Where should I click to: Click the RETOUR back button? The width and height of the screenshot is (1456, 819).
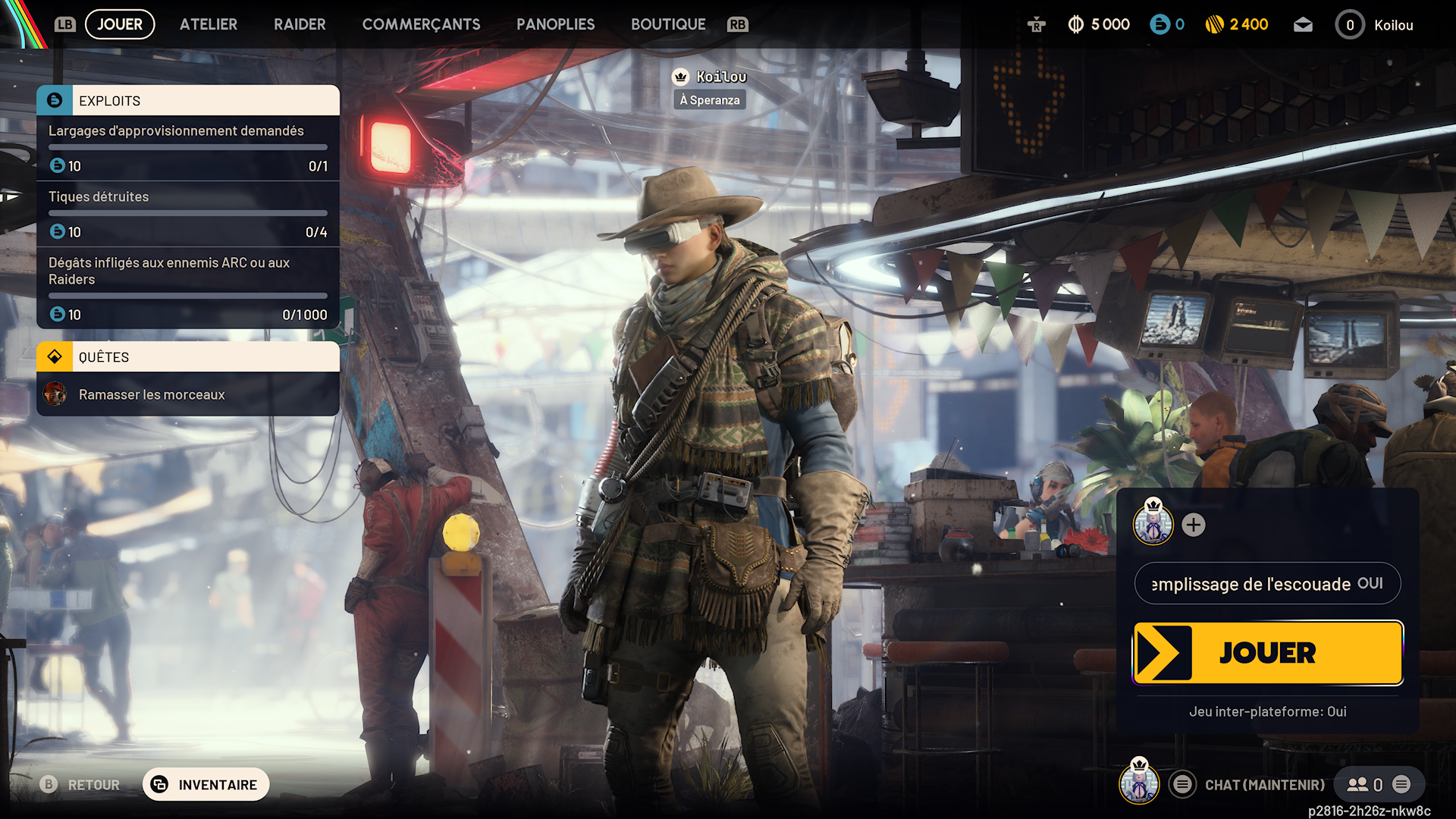pos(80,785)
